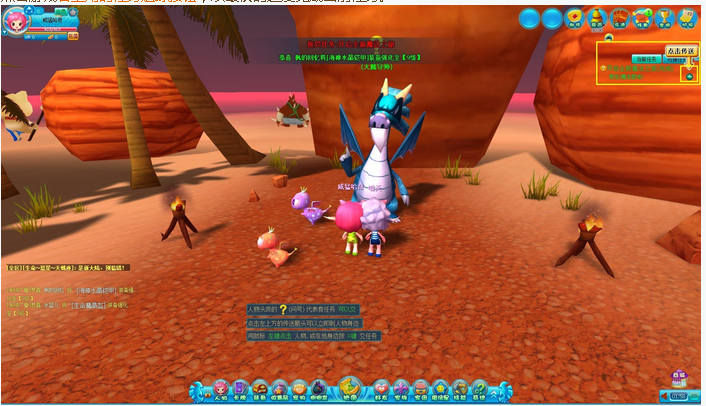This screenshot has width=706, height=406.
Task: Open the pet (宠物) menu icon
Action: (x=298, y=390)
